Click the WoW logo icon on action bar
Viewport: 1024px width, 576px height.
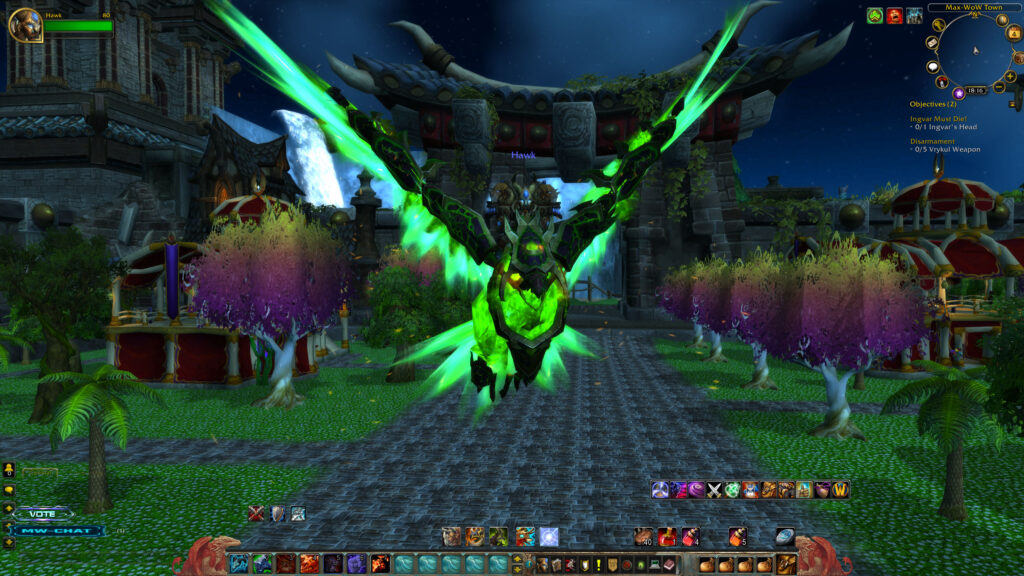click(840, 490)
